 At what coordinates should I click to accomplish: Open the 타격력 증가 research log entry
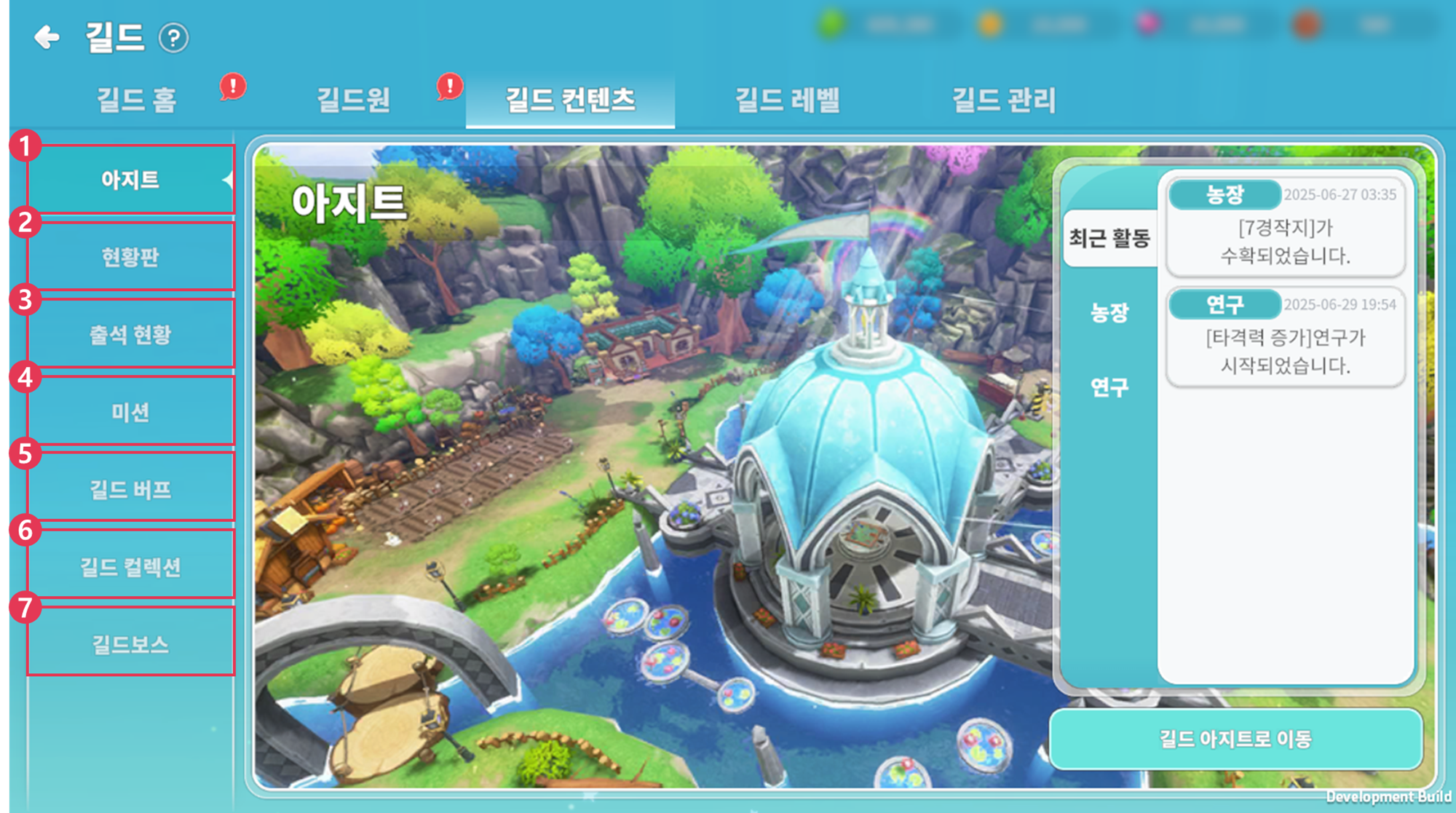coord(1285,351)
